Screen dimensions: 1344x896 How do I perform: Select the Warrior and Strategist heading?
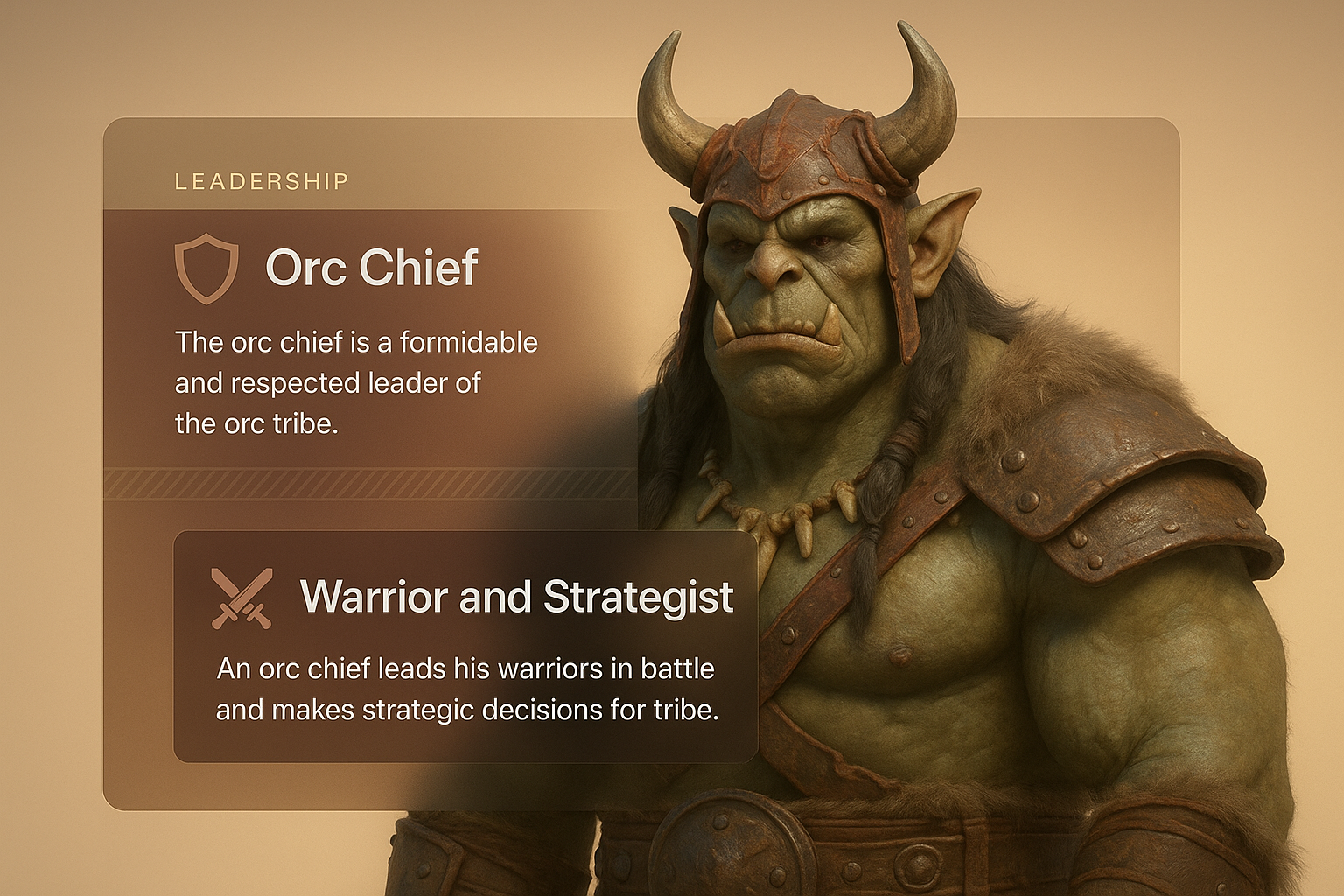tap(516, 598)
